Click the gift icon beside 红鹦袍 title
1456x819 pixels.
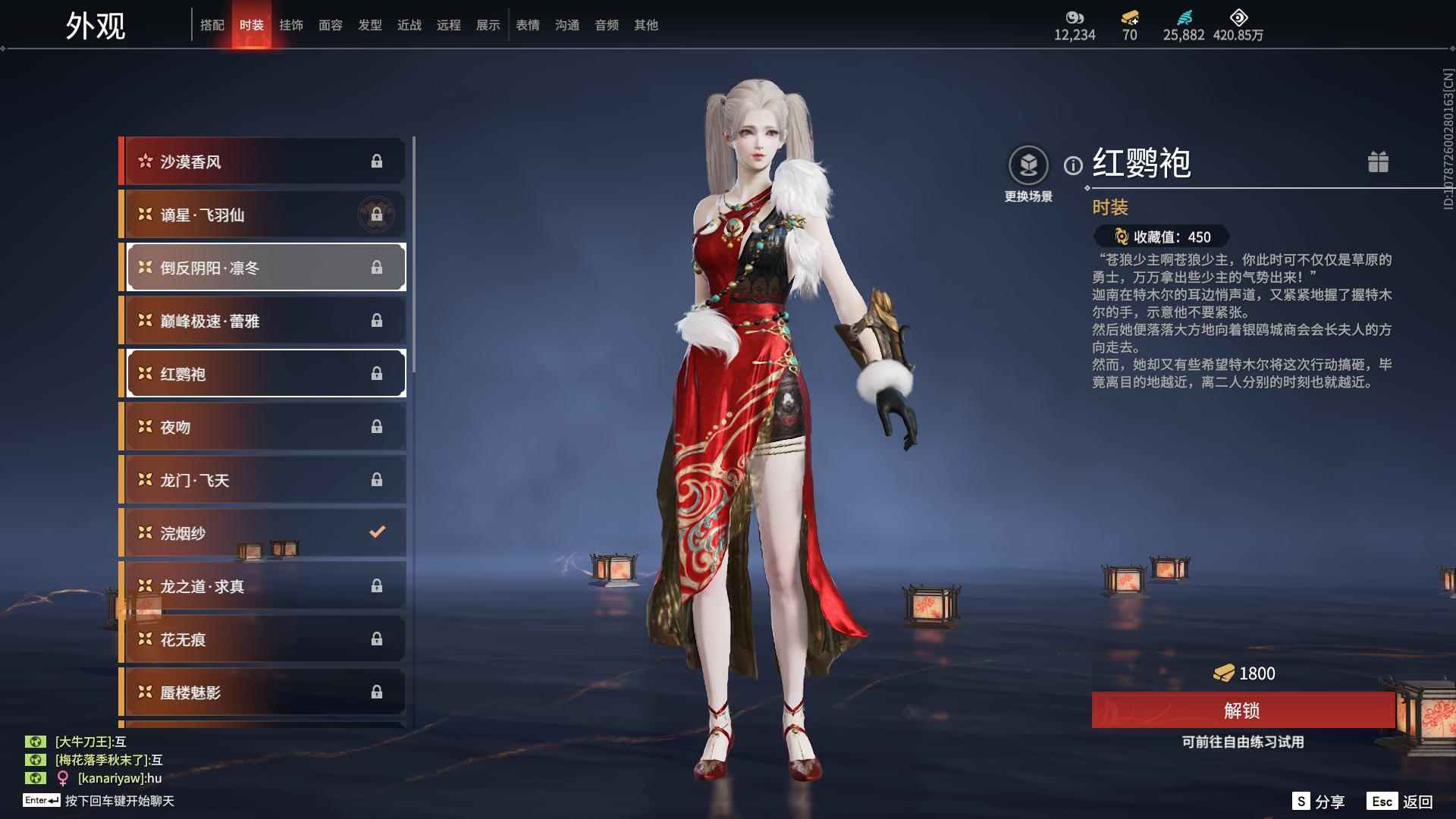tap(1379, 162)
